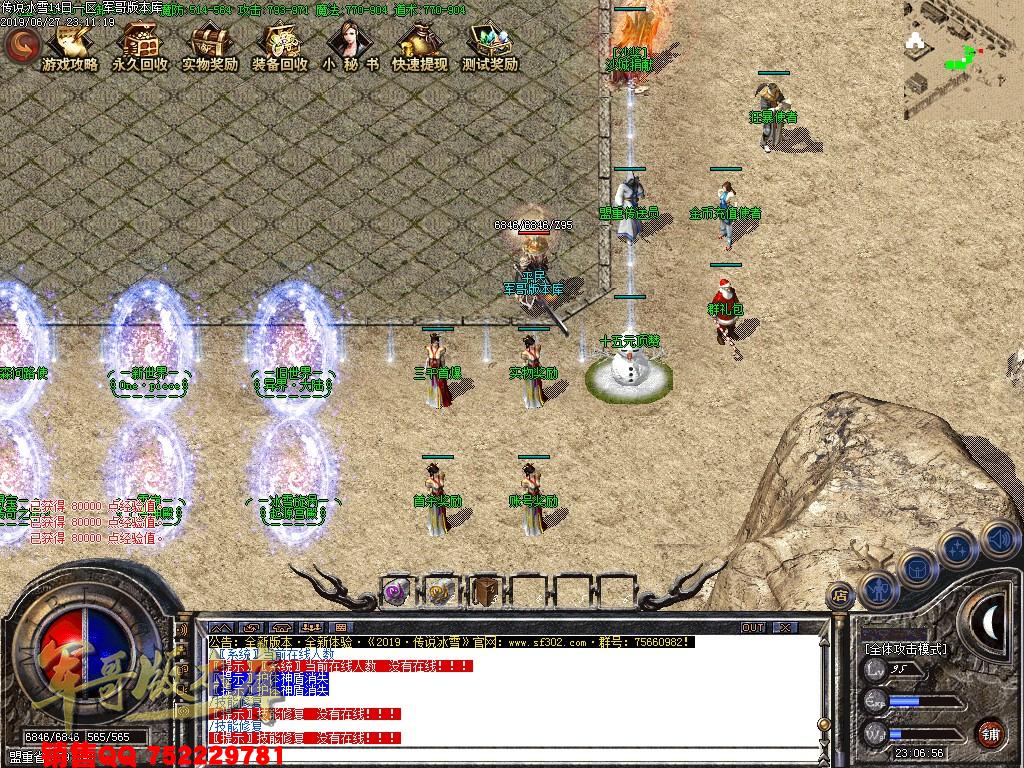Use the purple scroll in the belt slot

point(397,591)
